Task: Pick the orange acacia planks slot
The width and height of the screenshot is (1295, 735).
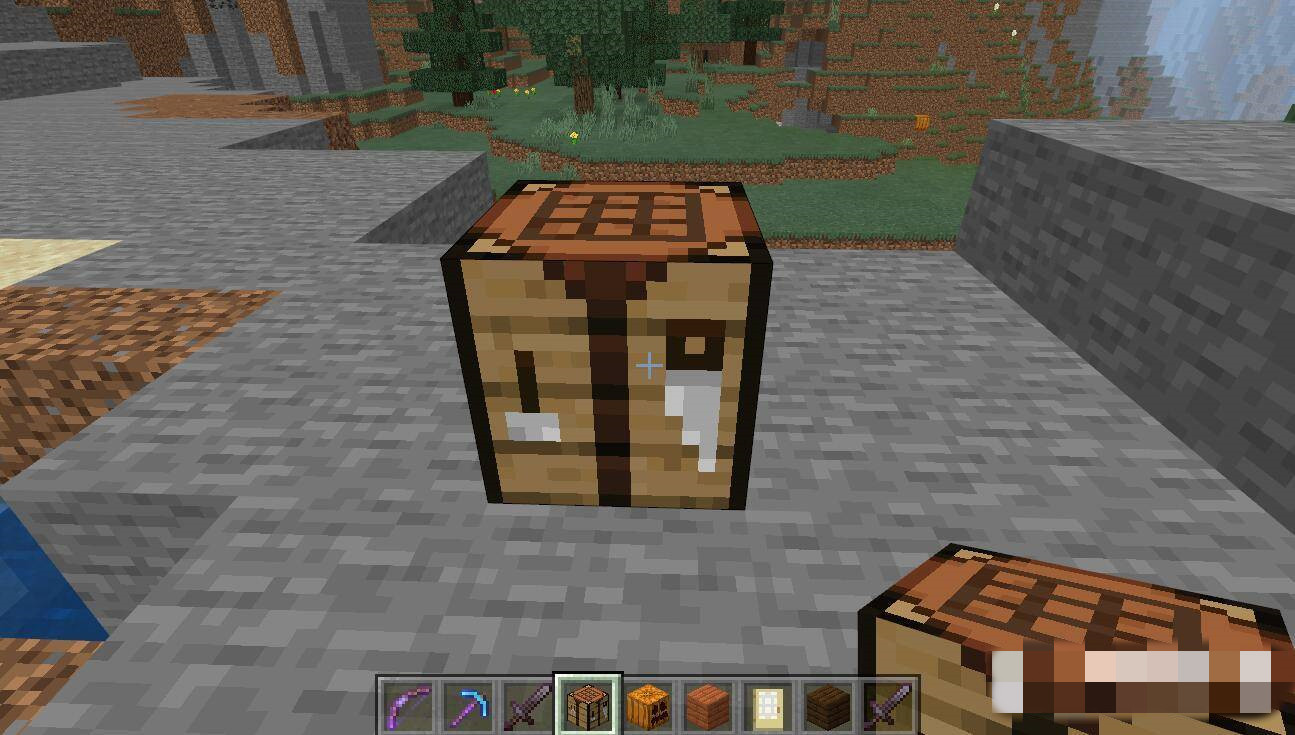Action: [707, 706]
